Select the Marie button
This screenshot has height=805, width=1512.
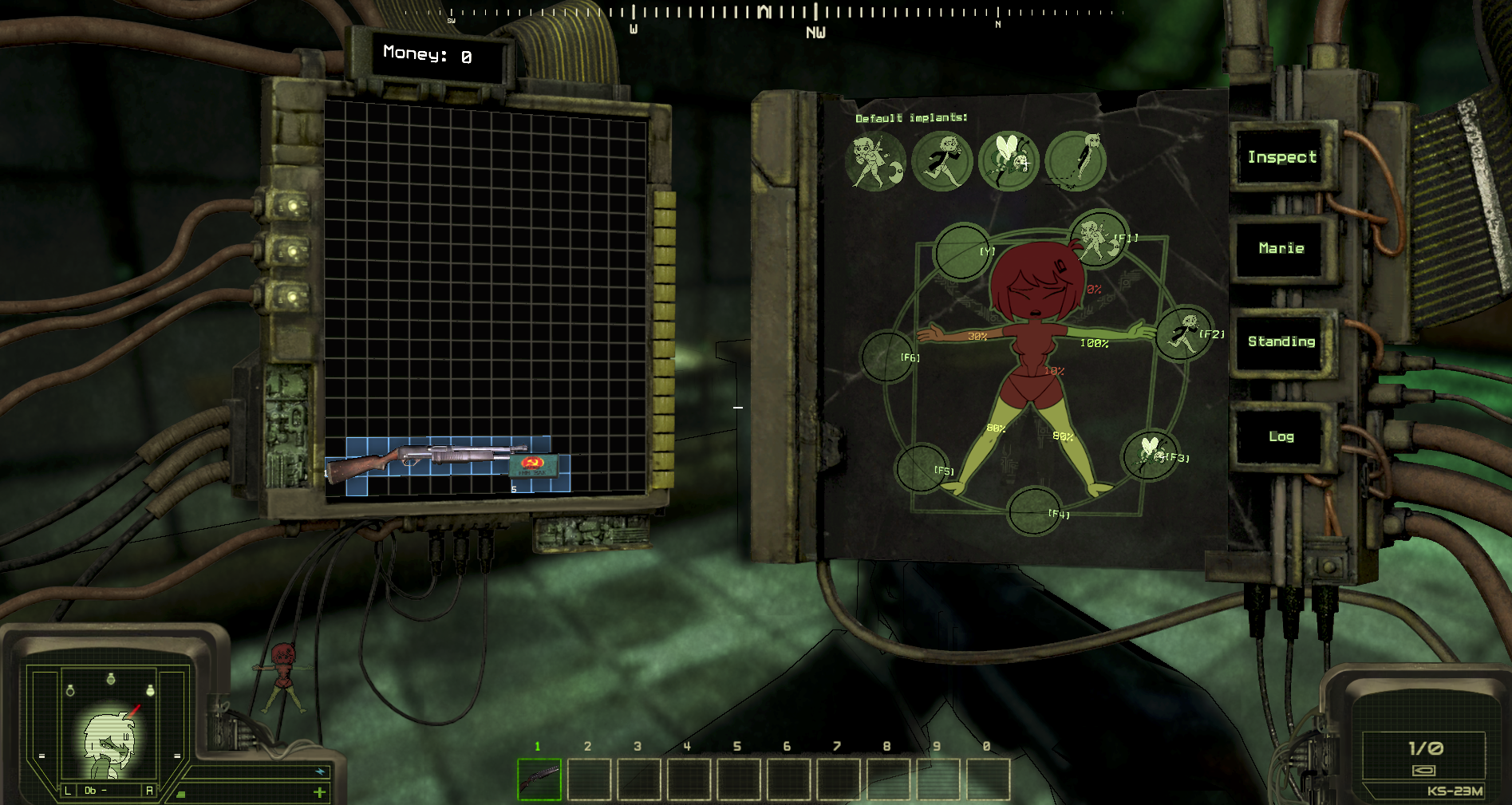pyautogui.click(x=1281, y=249)
